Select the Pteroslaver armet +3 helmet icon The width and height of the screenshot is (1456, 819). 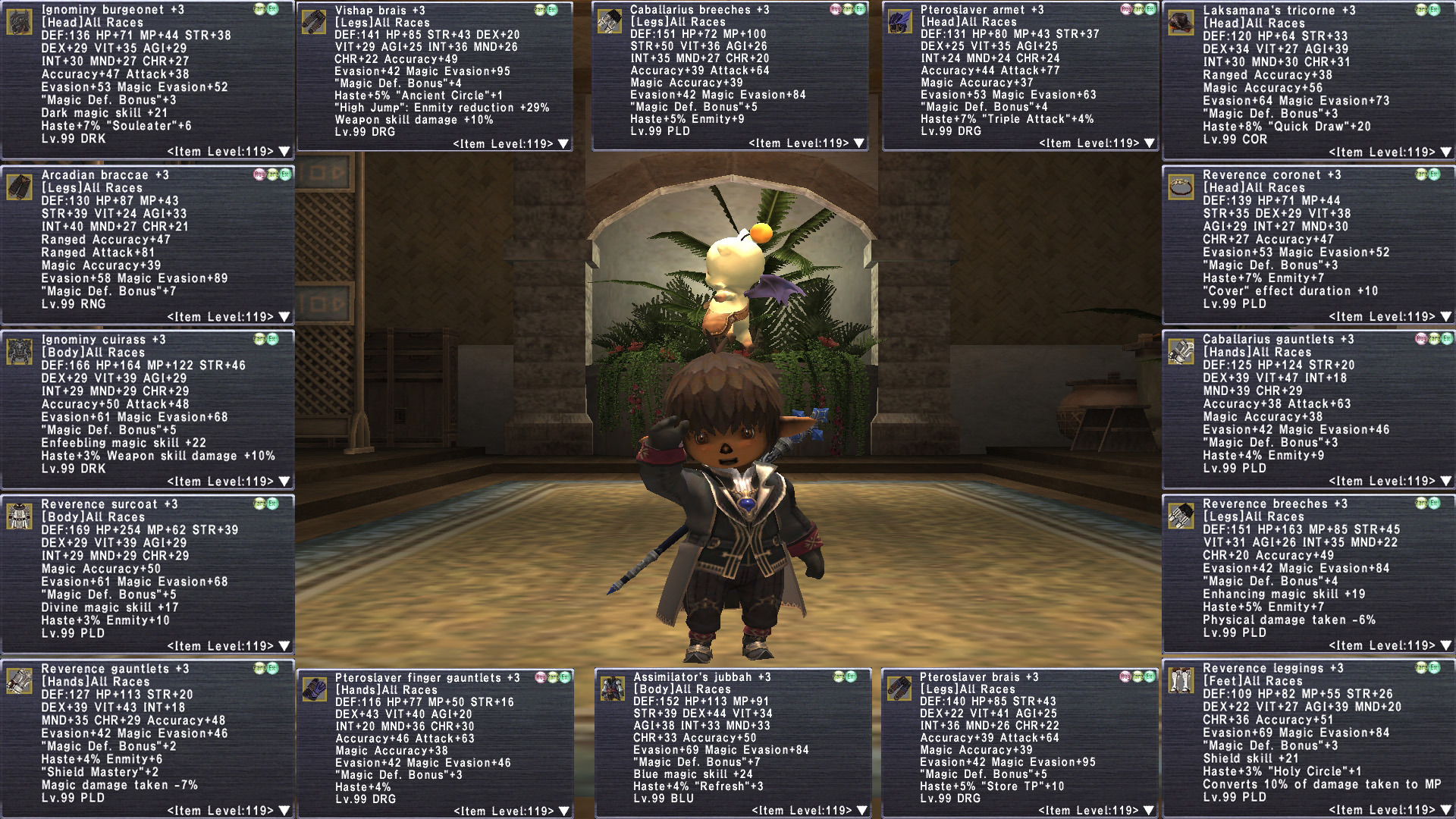pyautogui.click(x=900, y=22)
